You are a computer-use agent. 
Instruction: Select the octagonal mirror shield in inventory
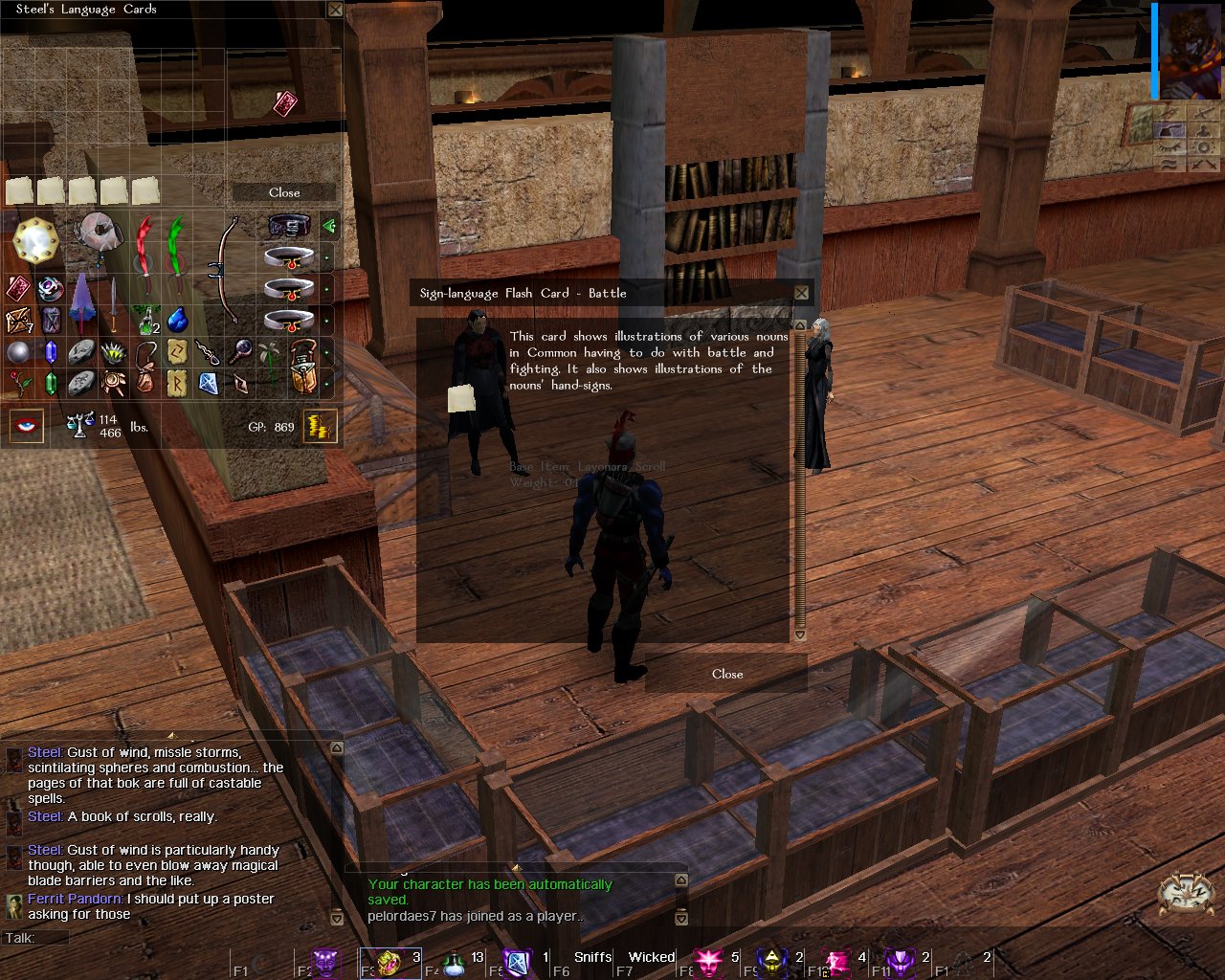35,241
